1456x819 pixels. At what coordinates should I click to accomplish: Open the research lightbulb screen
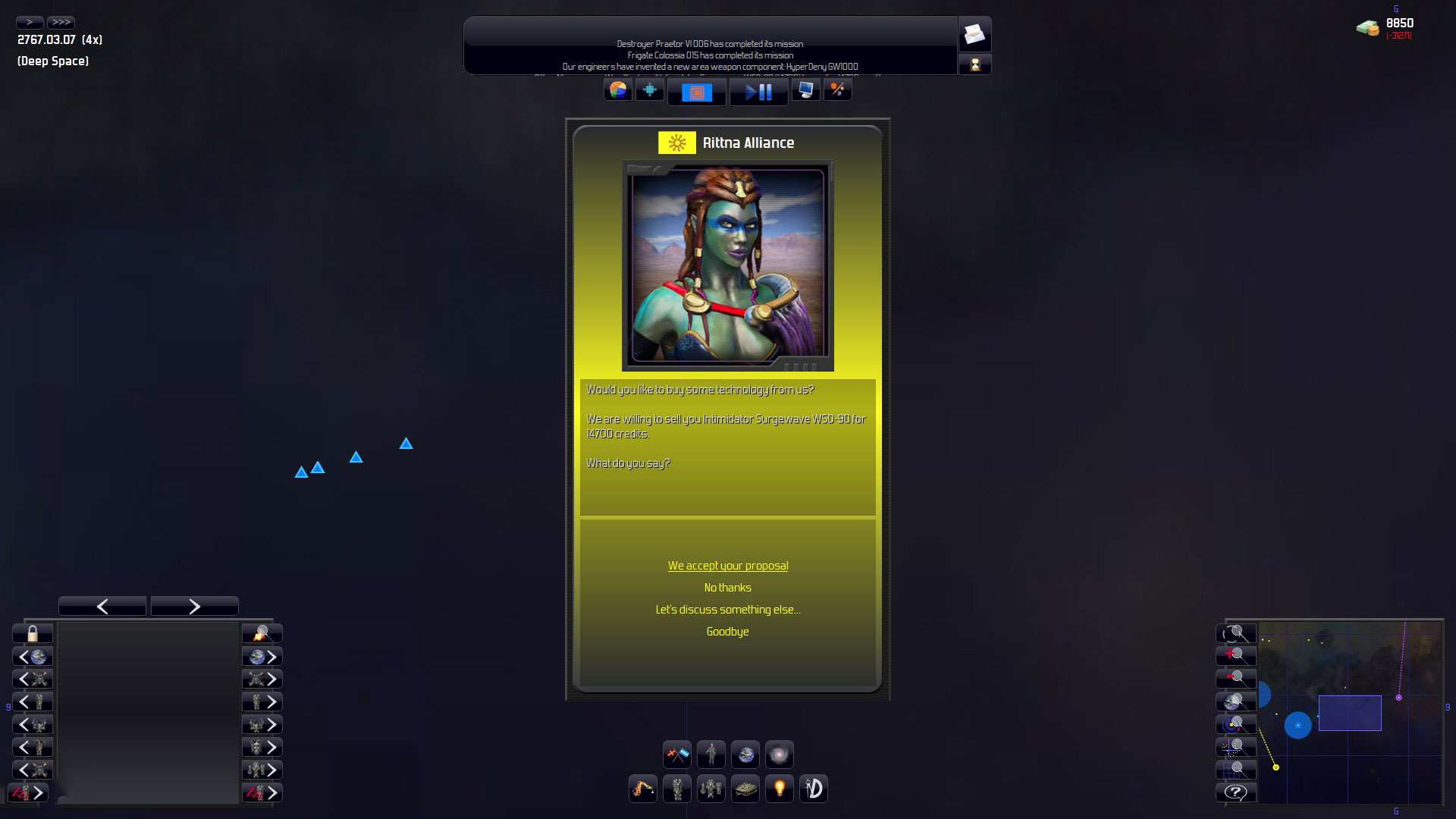pyautogui.click(x=779, y=789)
